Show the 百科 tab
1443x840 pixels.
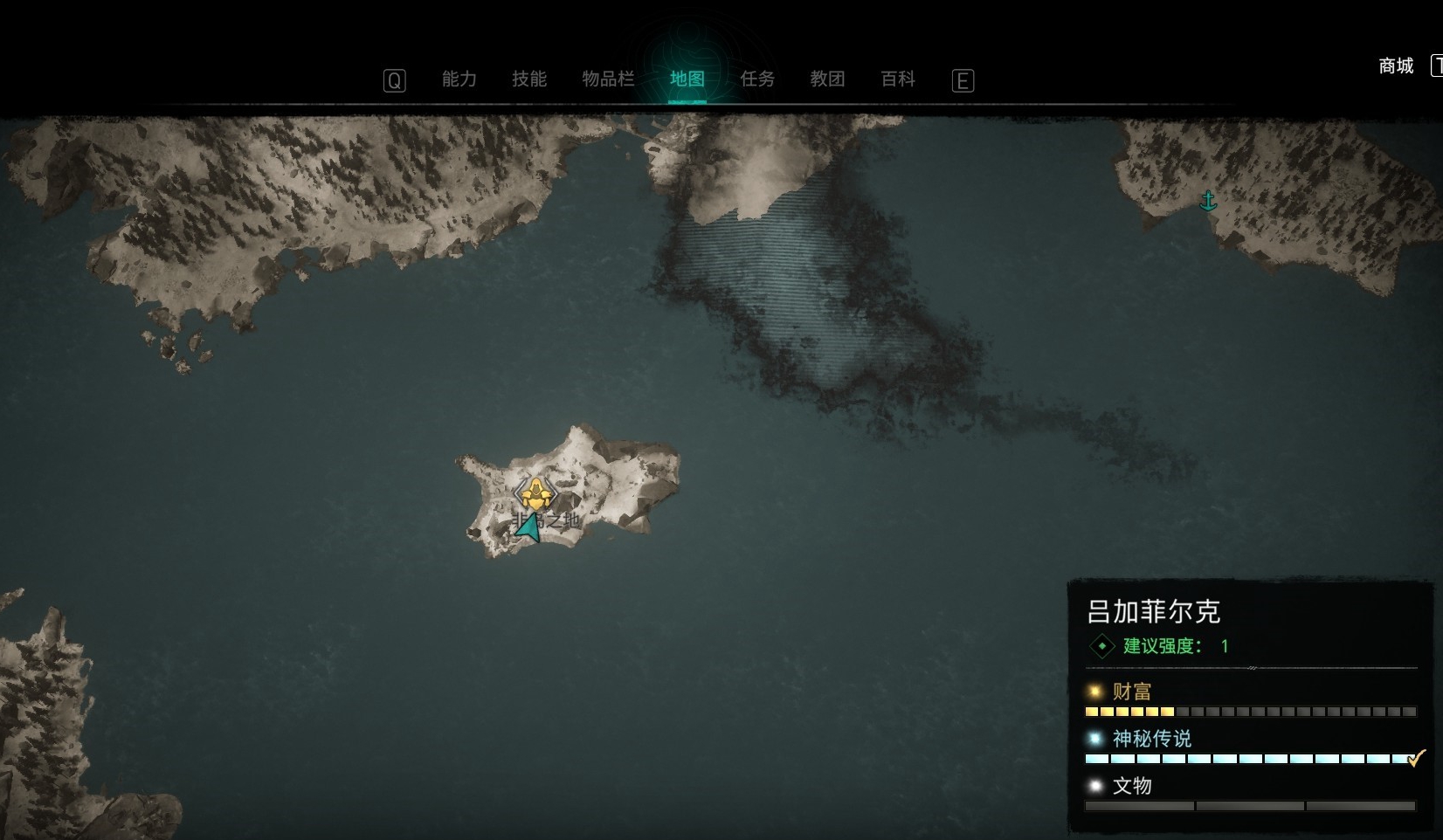[898, 79]
